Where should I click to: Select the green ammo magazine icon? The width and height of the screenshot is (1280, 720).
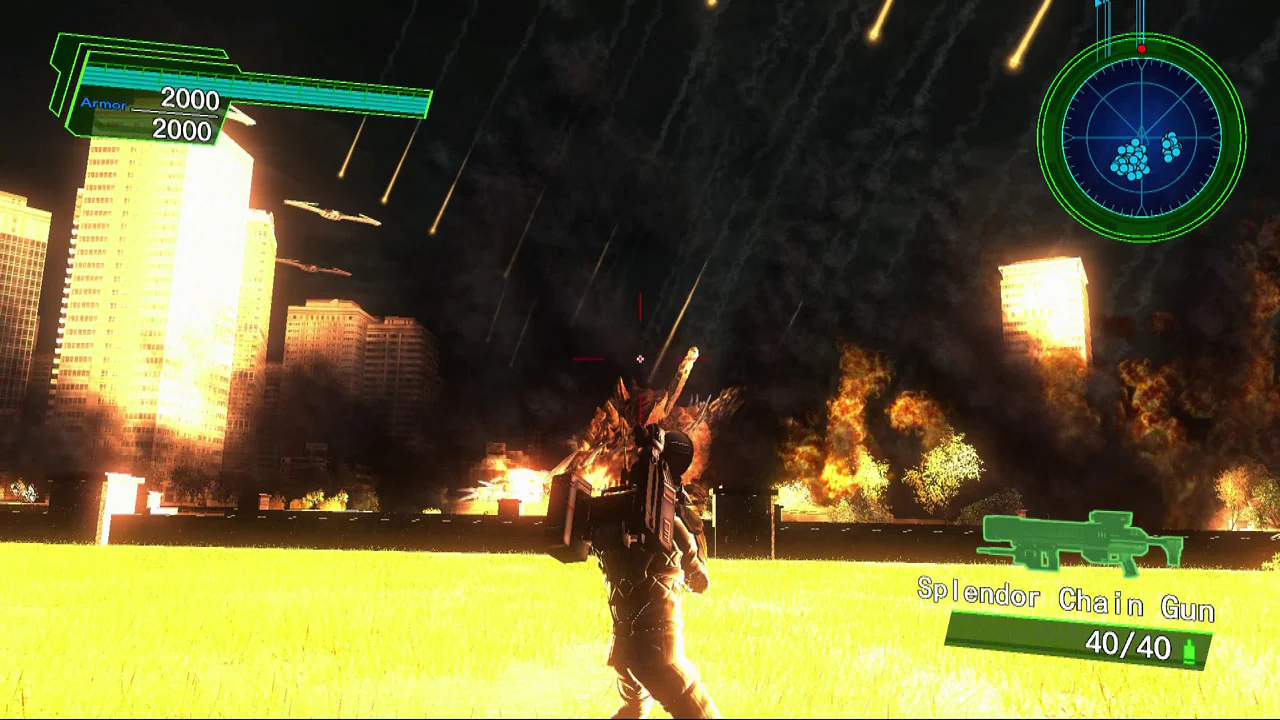point(1188,650)
